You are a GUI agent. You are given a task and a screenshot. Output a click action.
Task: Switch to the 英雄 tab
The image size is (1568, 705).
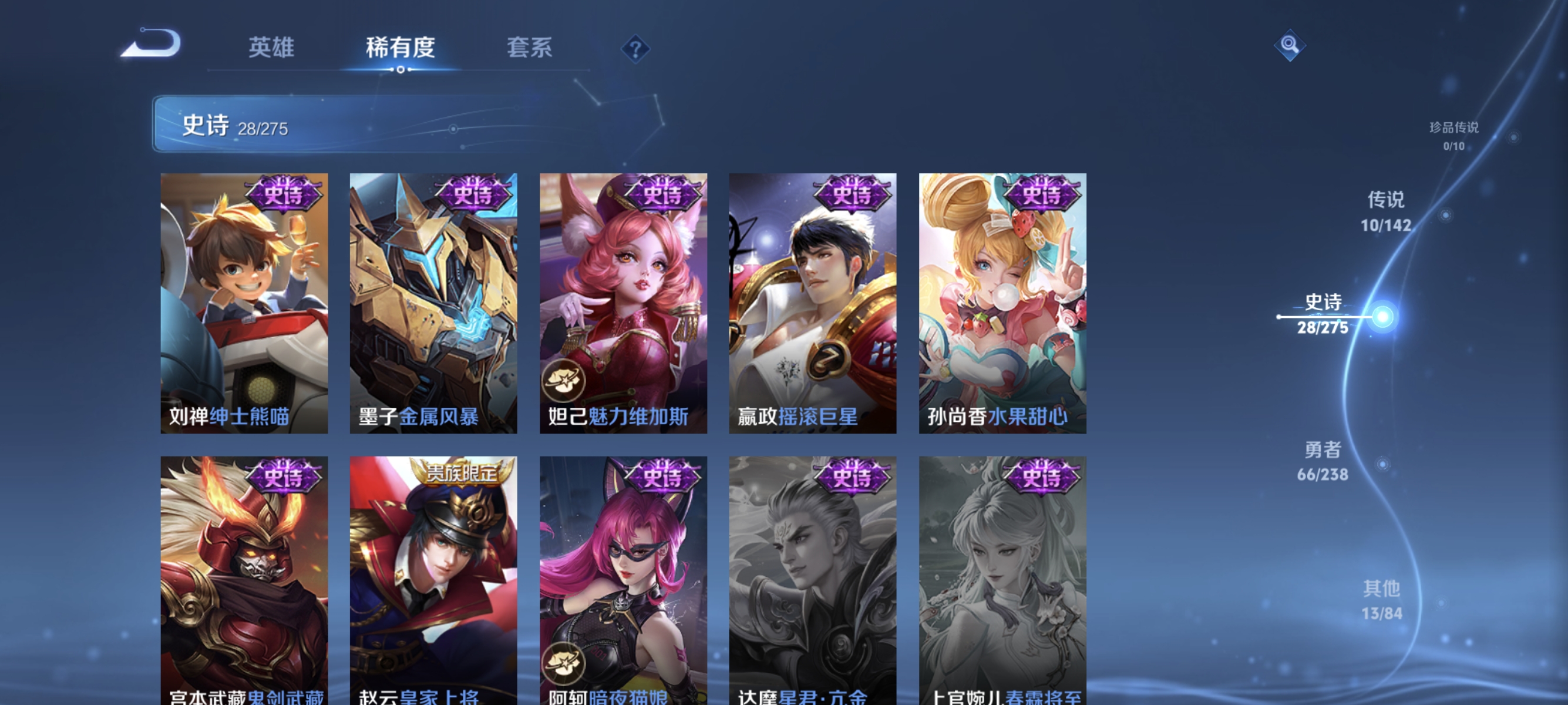(271, 49)
